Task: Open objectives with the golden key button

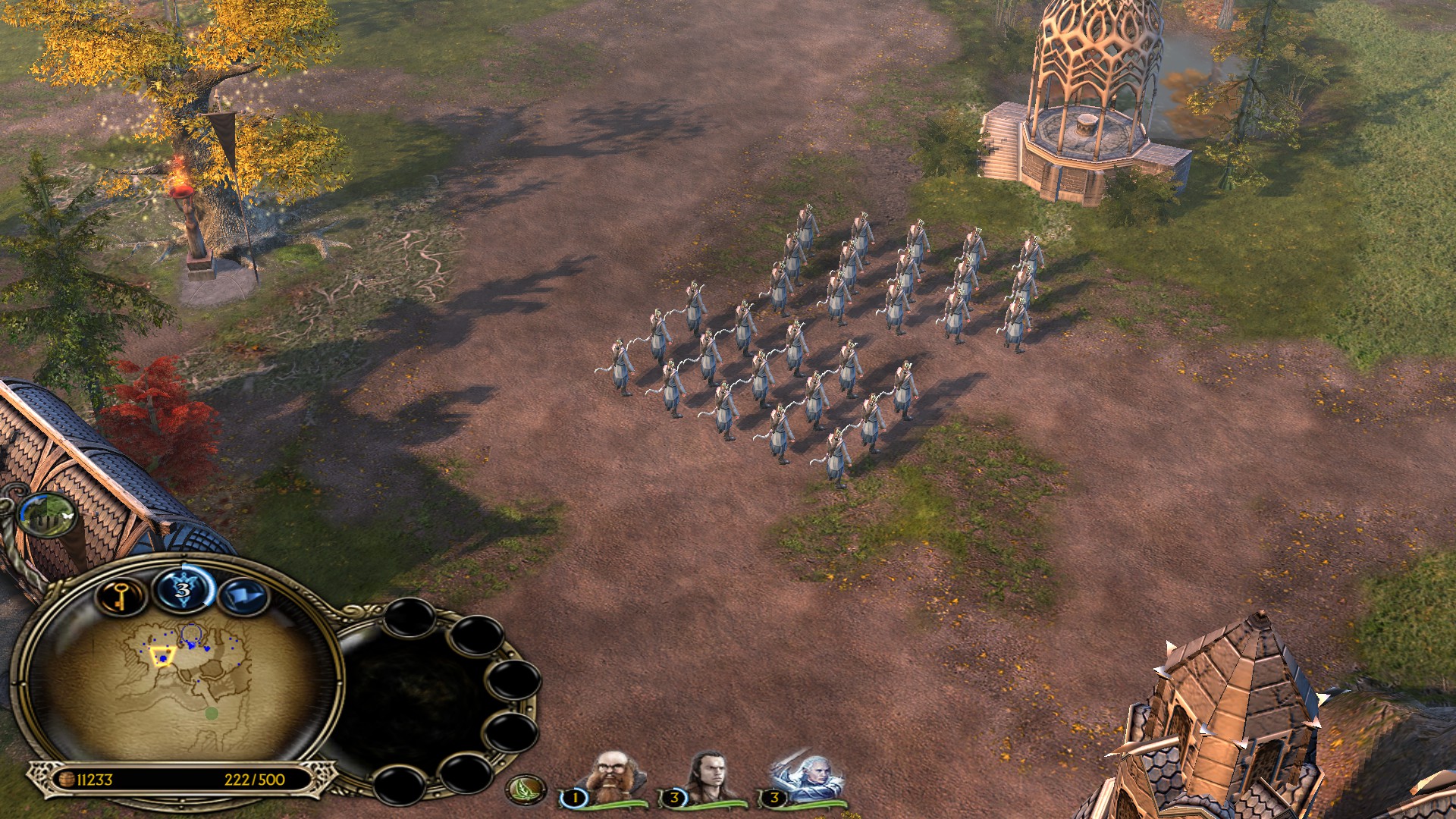Action: [x=121, y=596]
